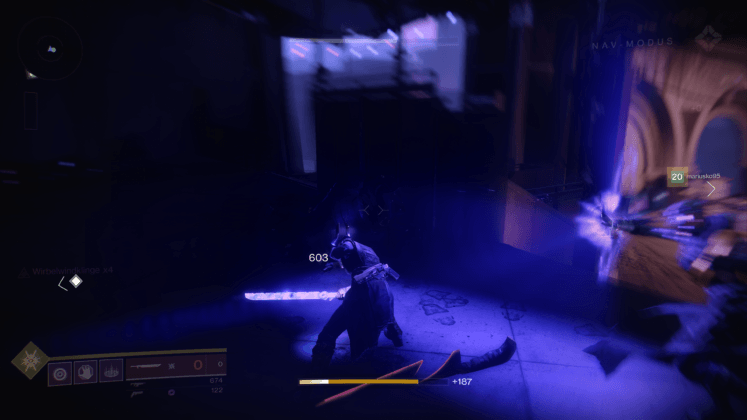The height and width of the screenshot is (420, 747).
Task: Choose the cube-shaped melee ability icon
Action: (x=85, y=370)
